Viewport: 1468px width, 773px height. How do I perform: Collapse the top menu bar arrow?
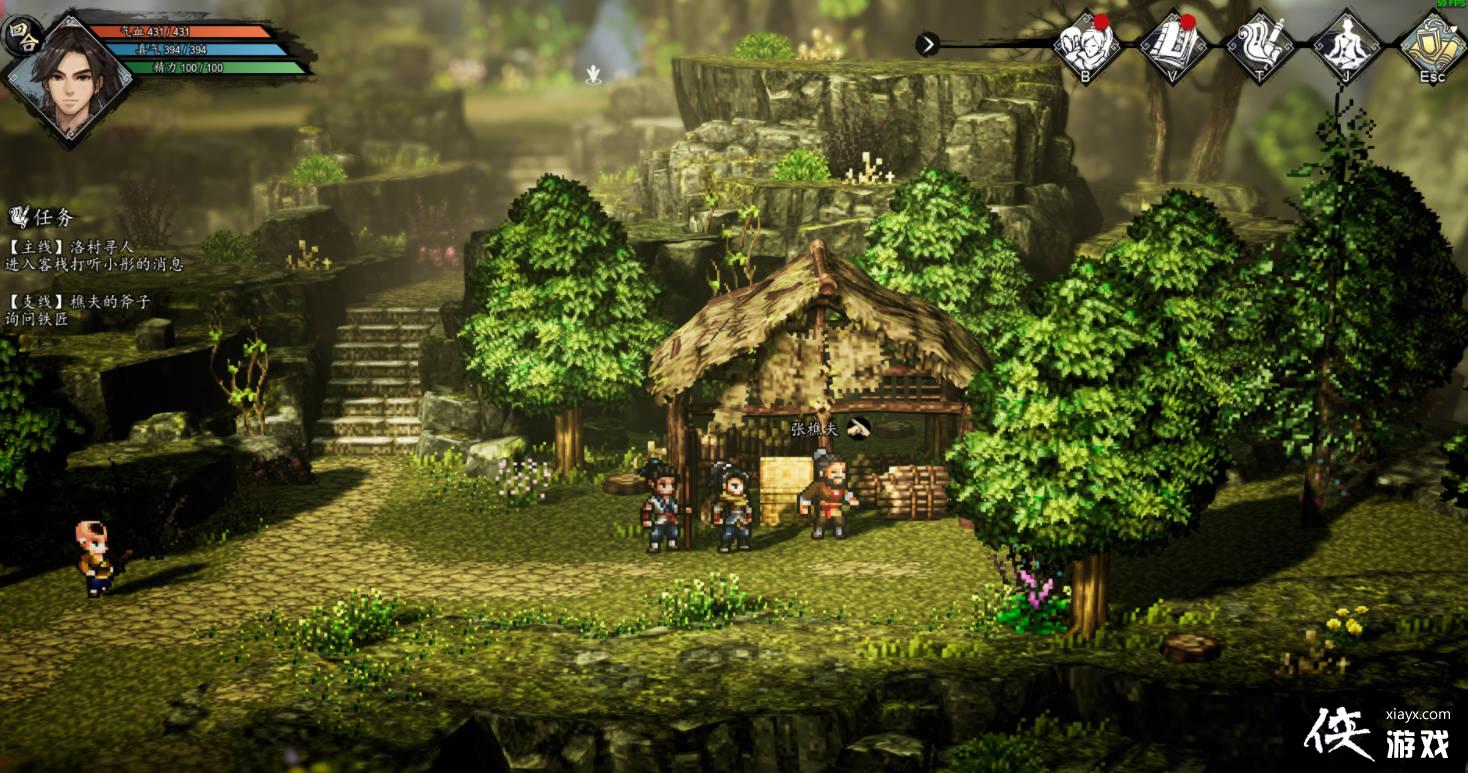point(928,44)
